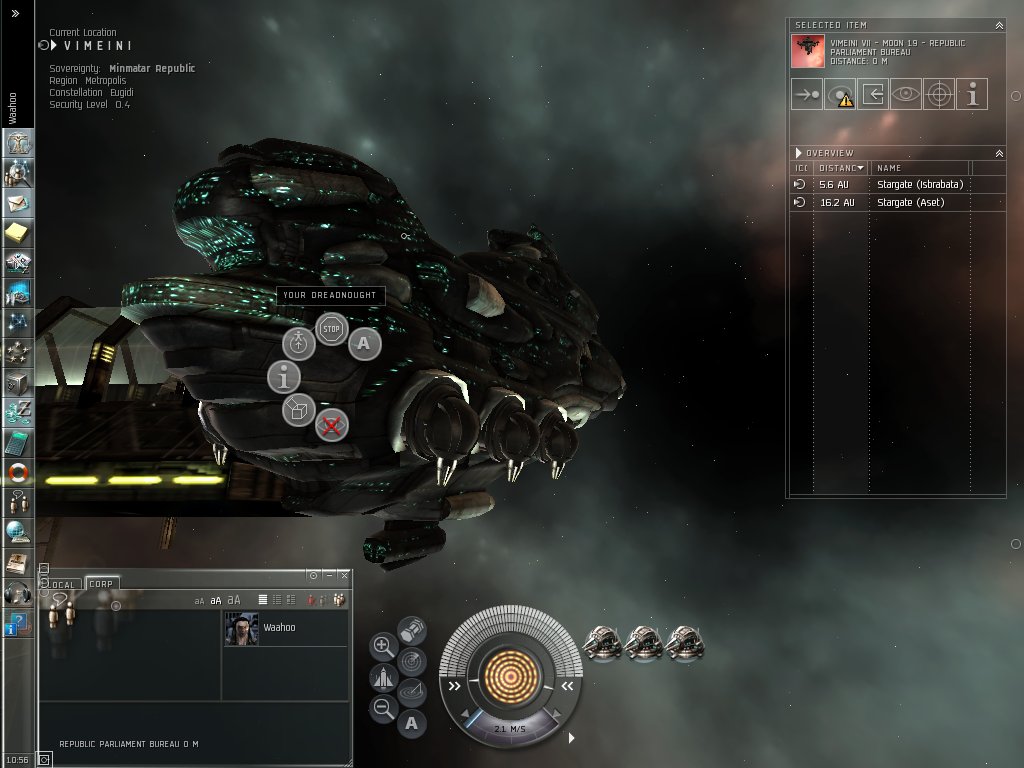
Task: Click the Stop button in radial menu
Action: tap(331, 328)
